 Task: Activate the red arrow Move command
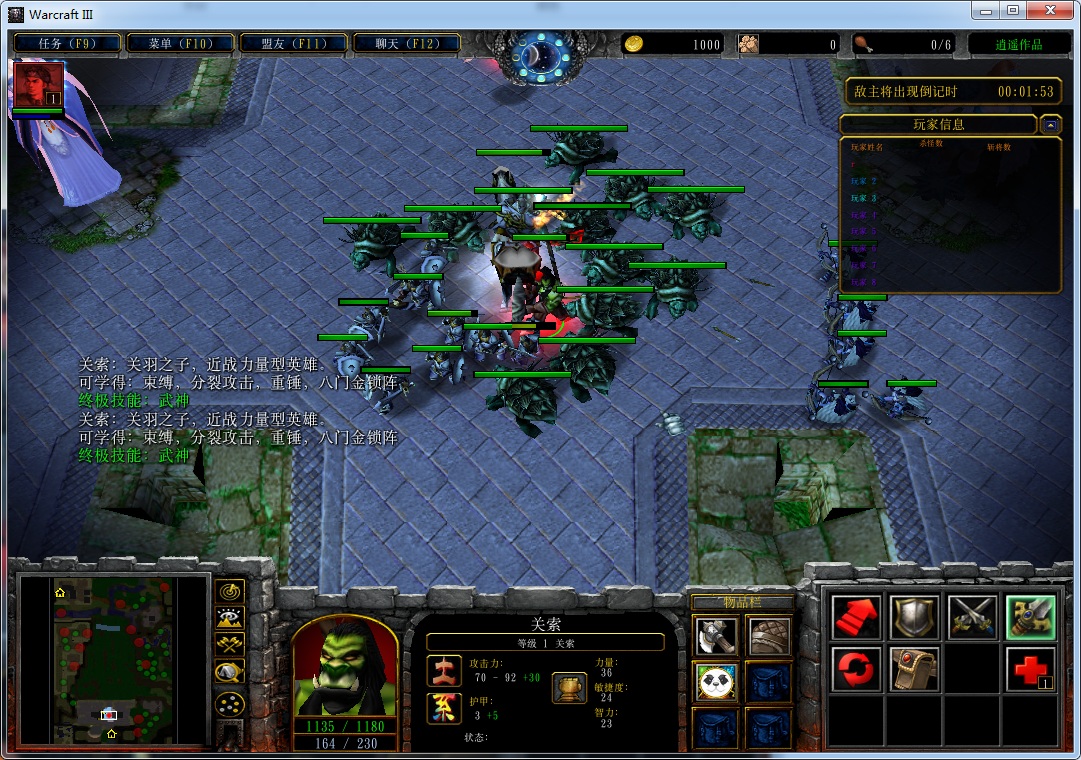tap(857, 617)
